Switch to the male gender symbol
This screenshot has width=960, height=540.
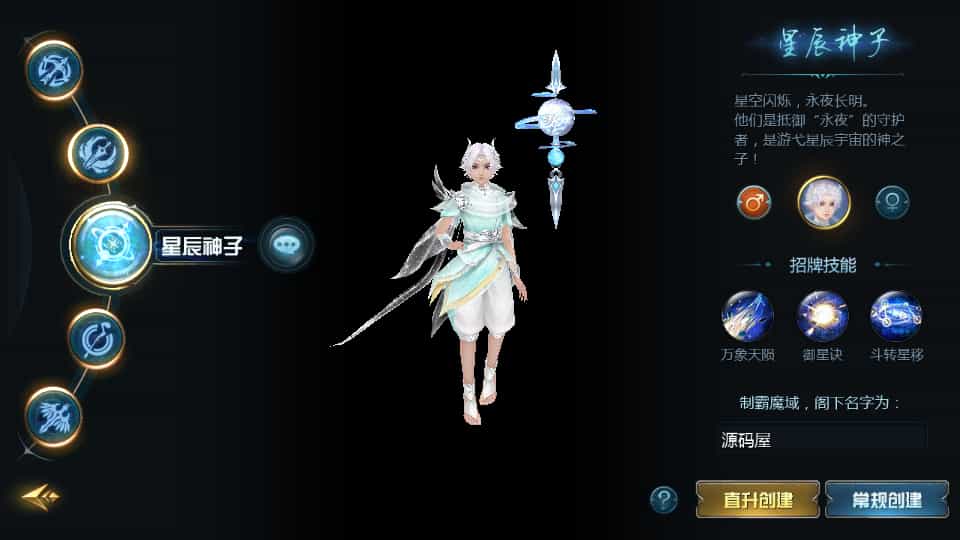point(753,202)
